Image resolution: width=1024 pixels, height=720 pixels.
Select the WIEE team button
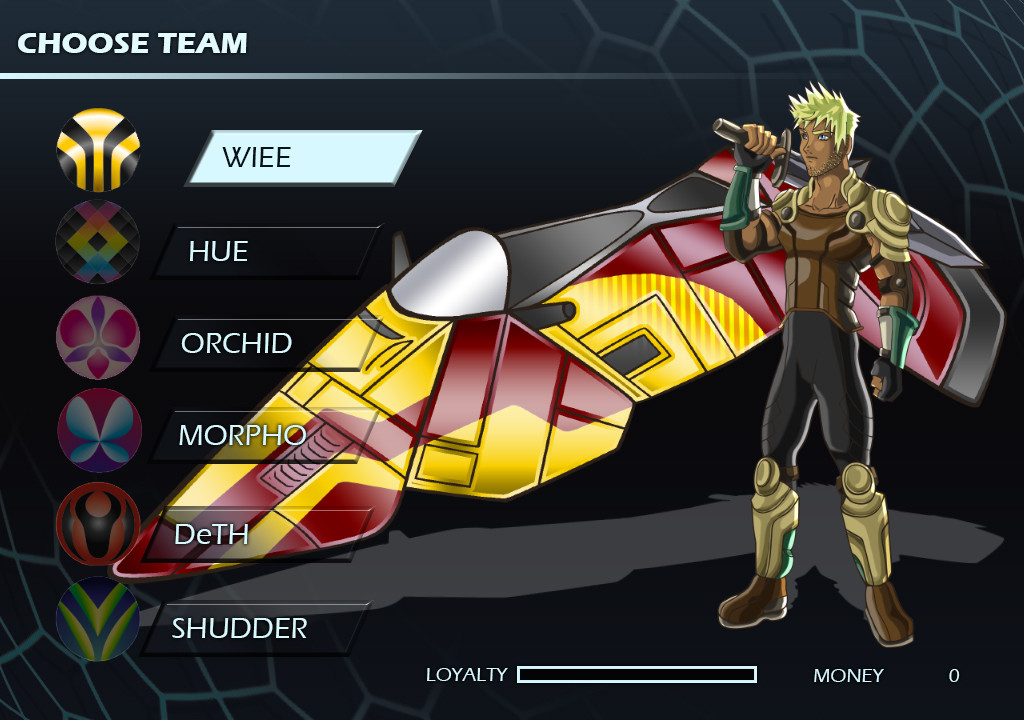click(303, 157)
